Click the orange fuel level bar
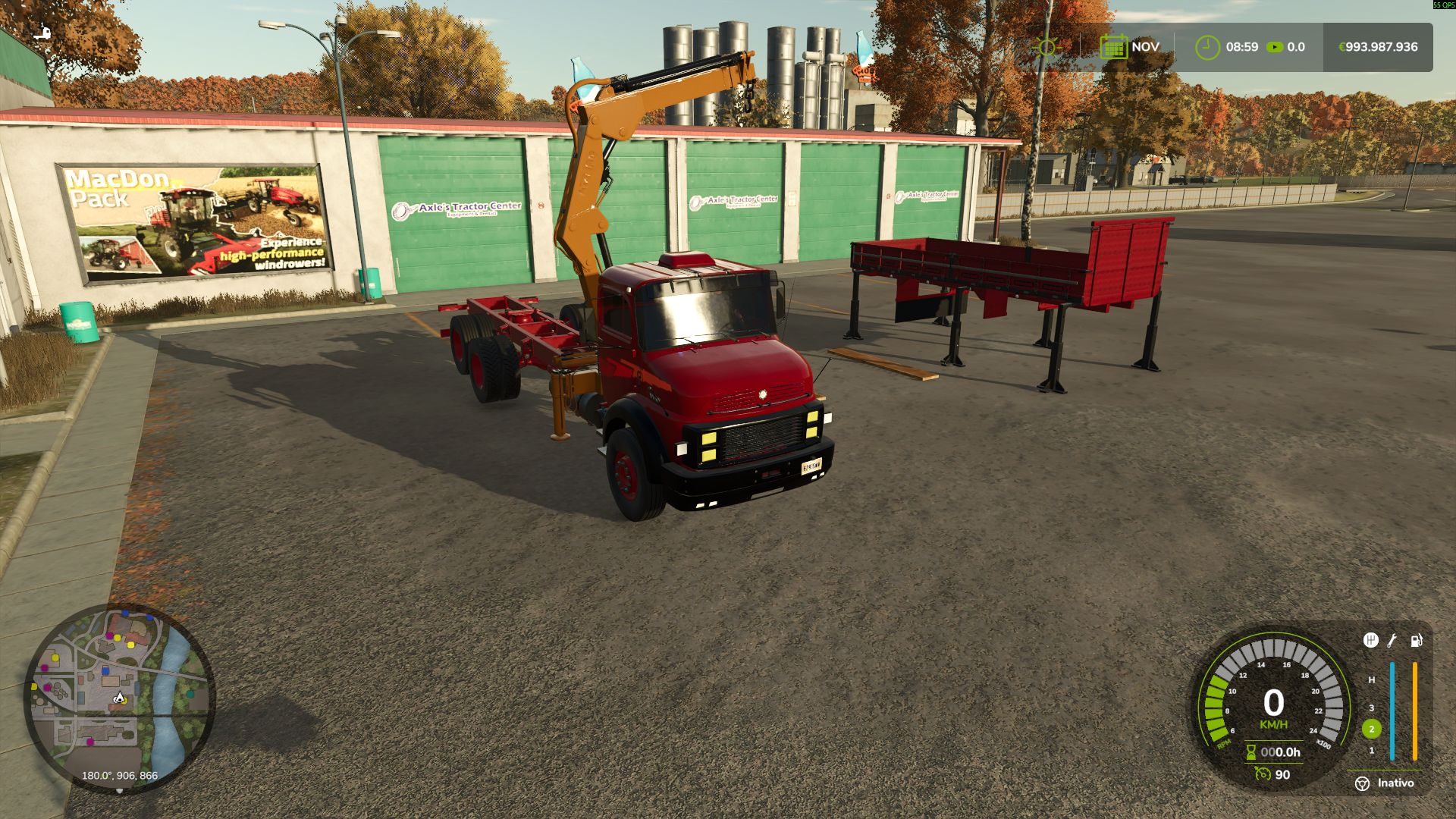Image resolution: width=1456 pixels, height=819 pixels. pyautogui.click(x=1414, y=711)
